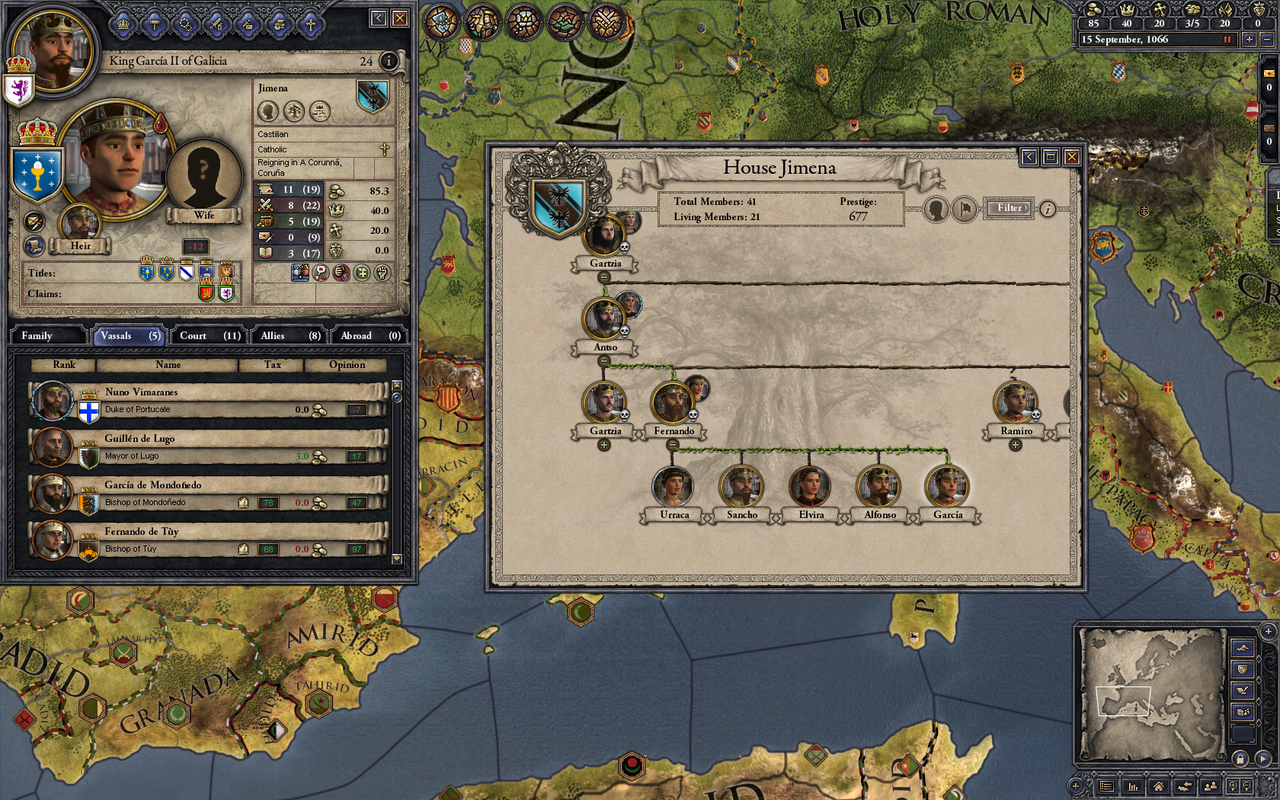The width and height of the screenshot is (1280, 800).
Task: Show the Allies tab
Action: pos(290,336)
